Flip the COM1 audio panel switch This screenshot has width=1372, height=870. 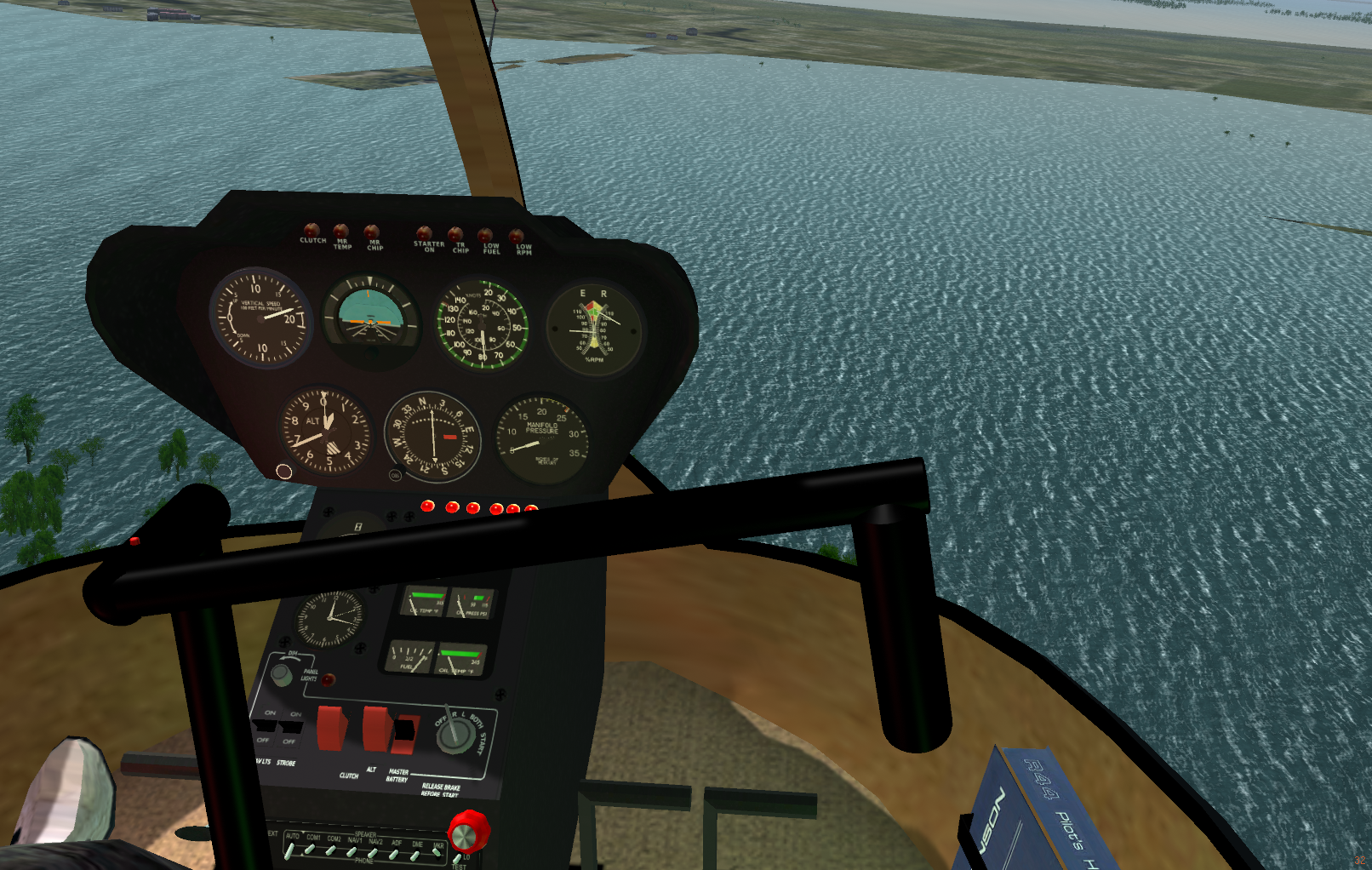pyautogui.click(x=310, y=850)
